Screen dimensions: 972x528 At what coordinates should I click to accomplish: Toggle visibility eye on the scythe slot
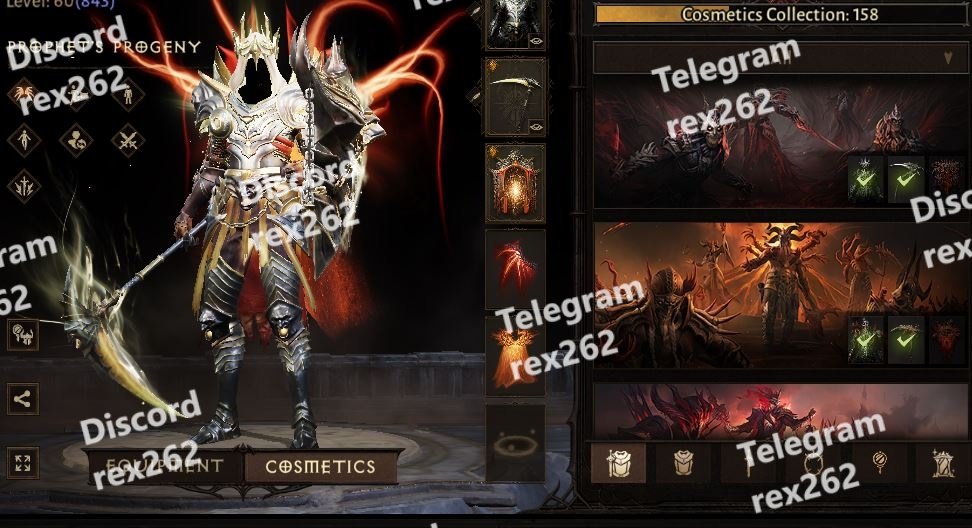pos(537,126)
